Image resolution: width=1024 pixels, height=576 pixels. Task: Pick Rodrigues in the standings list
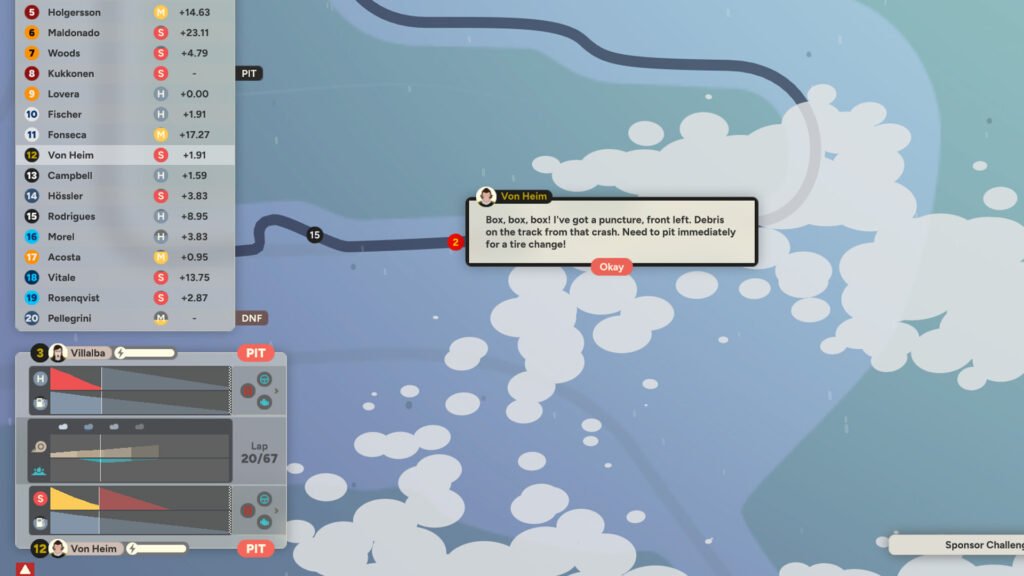125,216
